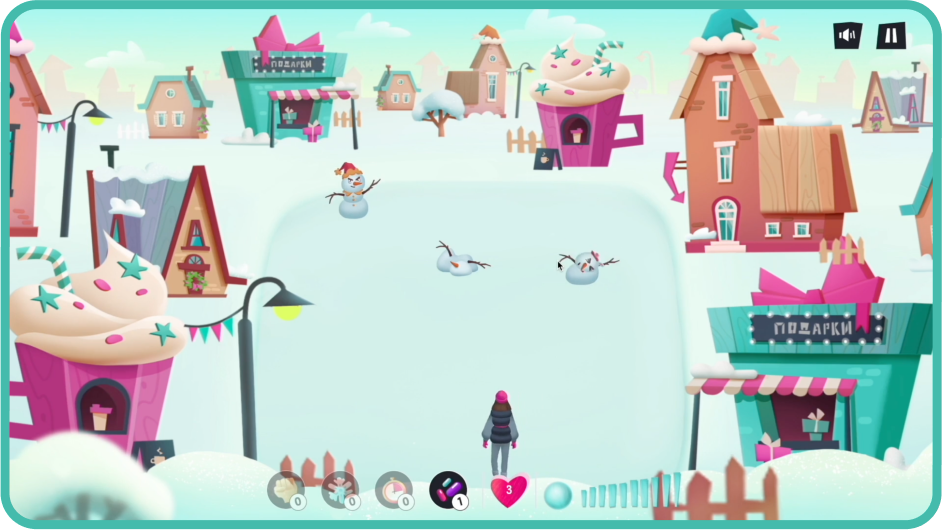The height and width of the screenshot is (530, 943).
Task: Click the snowball icon
Action: 558,494
